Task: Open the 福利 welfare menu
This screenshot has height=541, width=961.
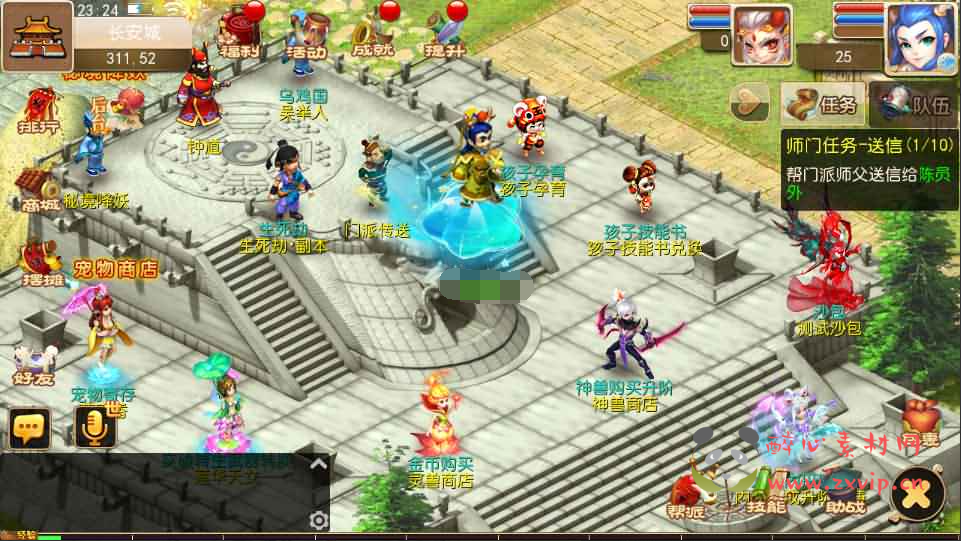Action: click(240, 32)
